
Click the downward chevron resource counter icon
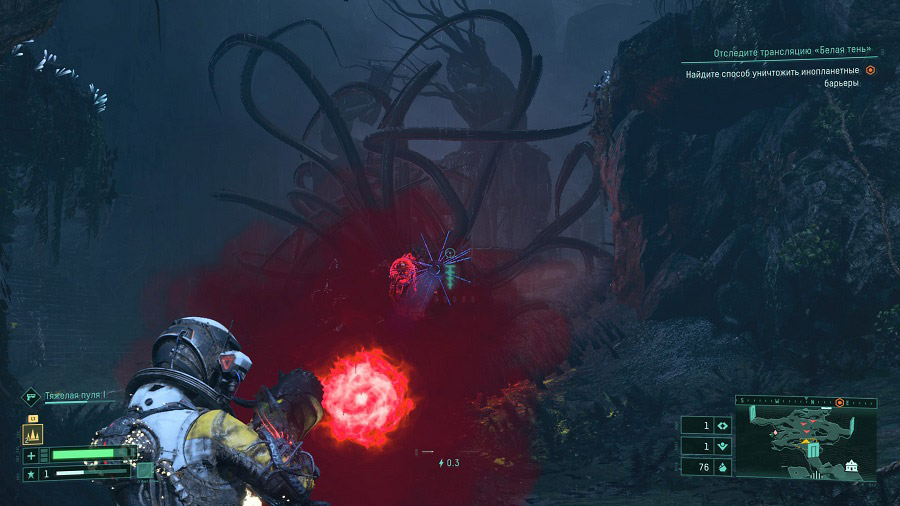[x=722, y=445]
